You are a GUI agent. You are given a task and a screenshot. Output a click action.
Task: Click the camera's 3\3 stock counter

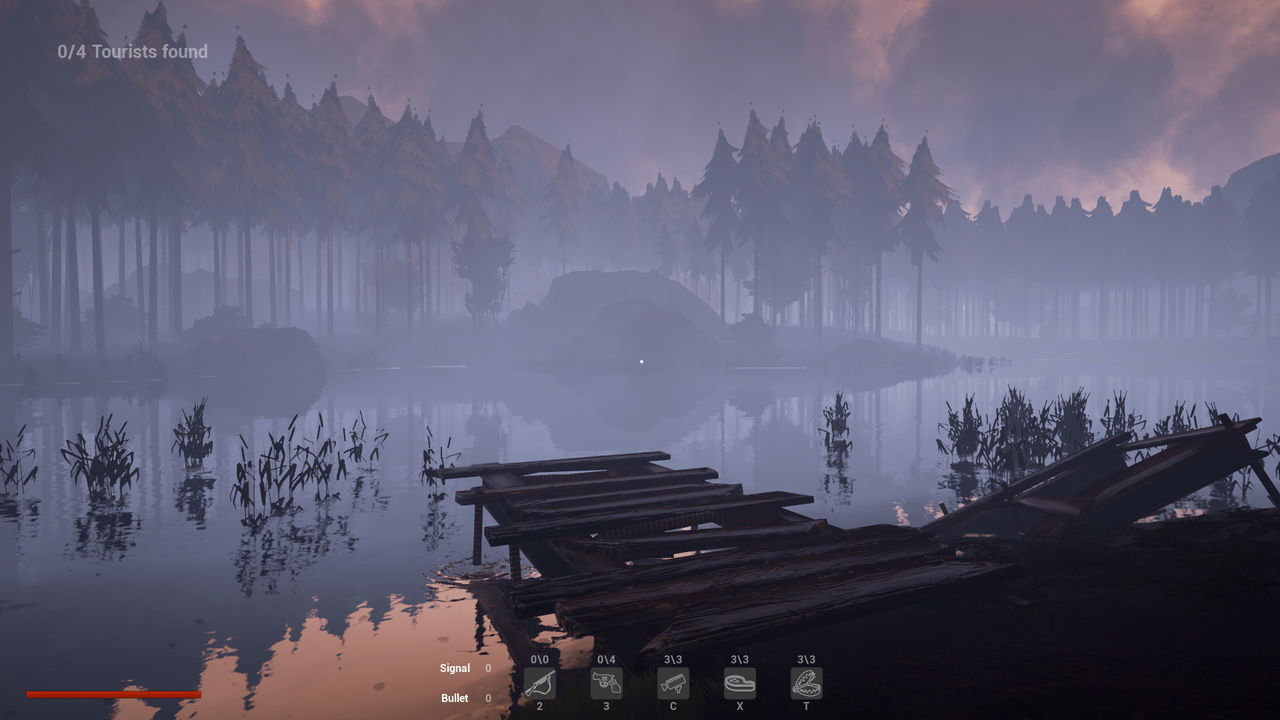[x=673, y=659]
